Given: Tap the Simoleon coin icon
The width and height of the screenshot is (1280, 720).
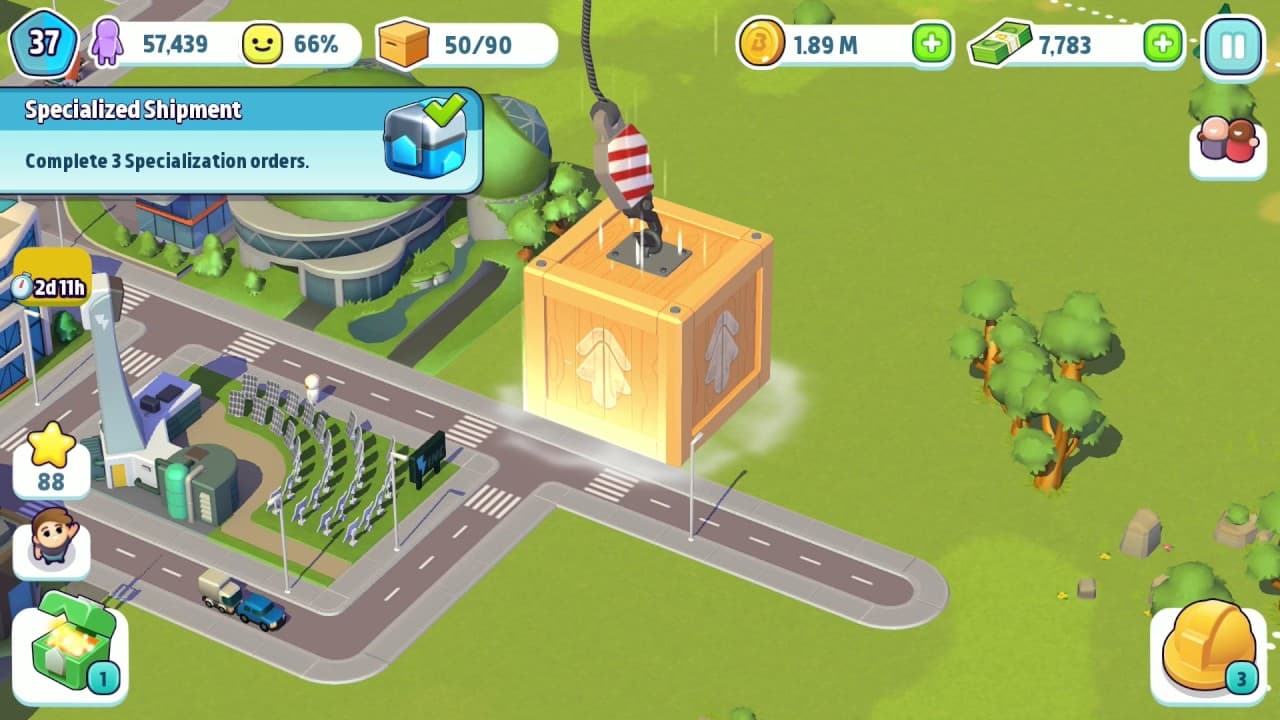Looking at the screenshot, I should pyautogui.click(x=762, y=43).
